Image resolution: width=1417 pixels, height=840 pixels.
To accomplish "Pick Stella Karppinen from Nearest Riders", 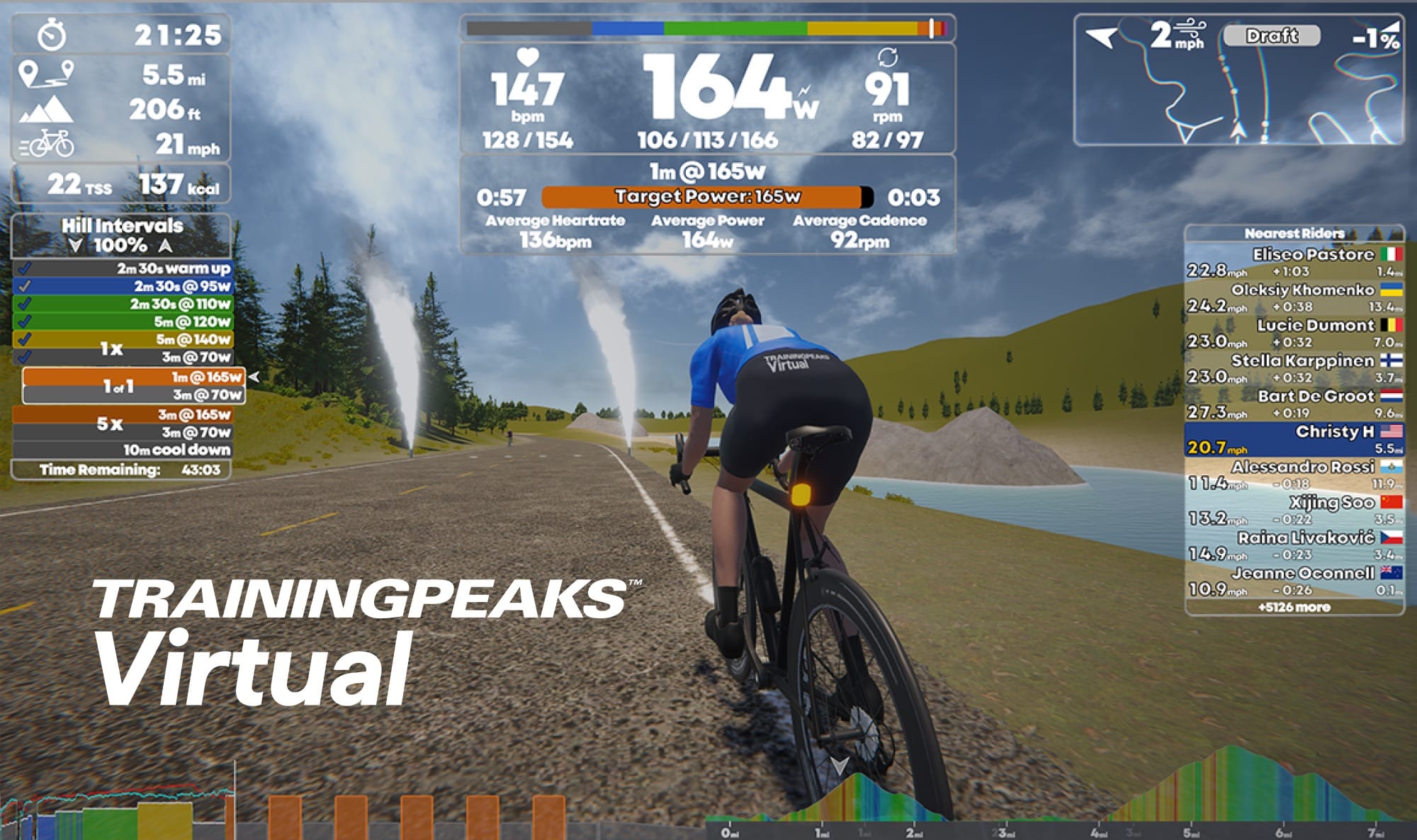I will [x=1294, y=368].
